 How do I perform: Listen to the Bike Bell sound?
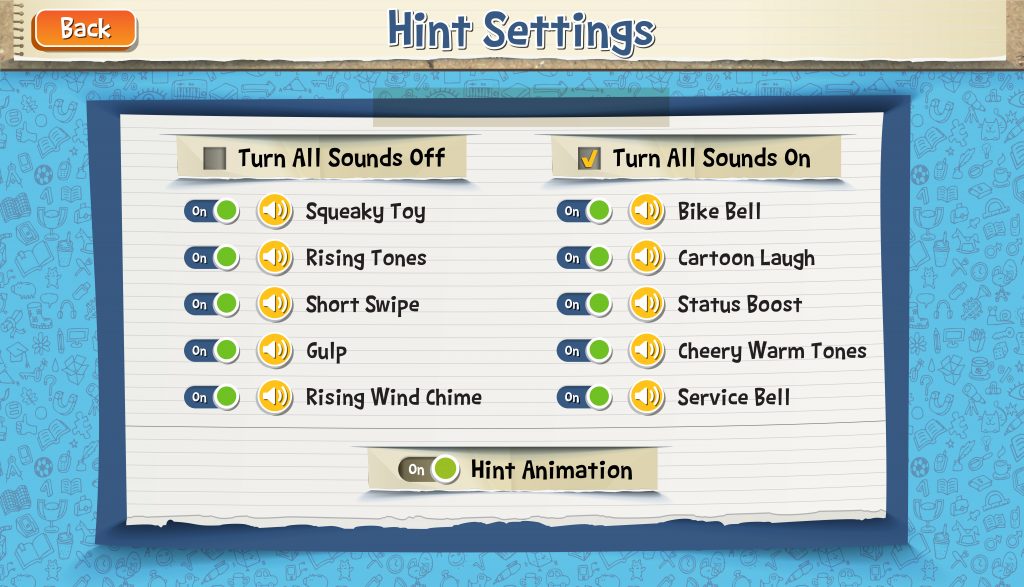(647, 211)
